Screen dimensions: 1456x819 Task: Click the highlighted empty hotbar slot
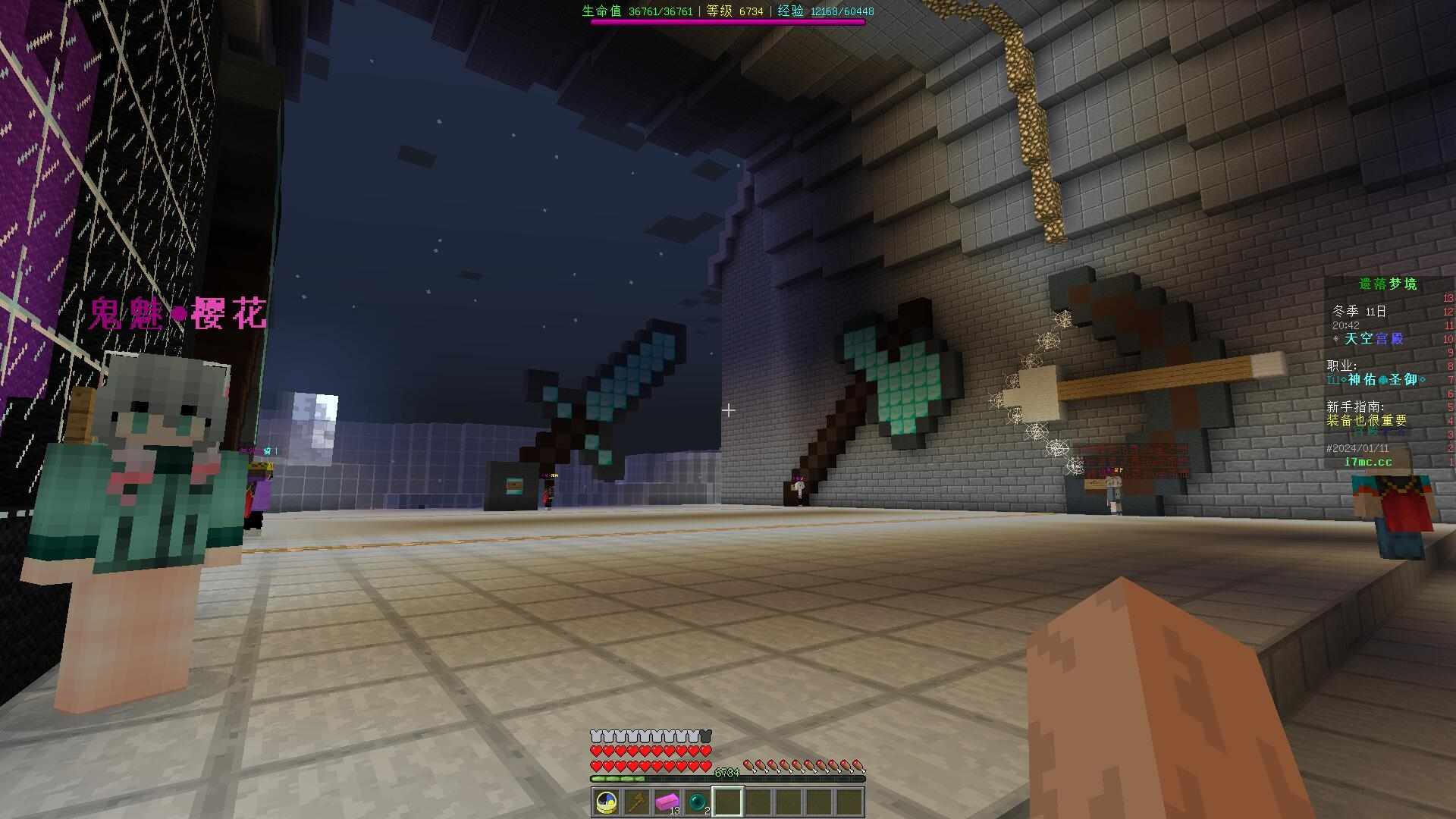(x=728, y=802)
